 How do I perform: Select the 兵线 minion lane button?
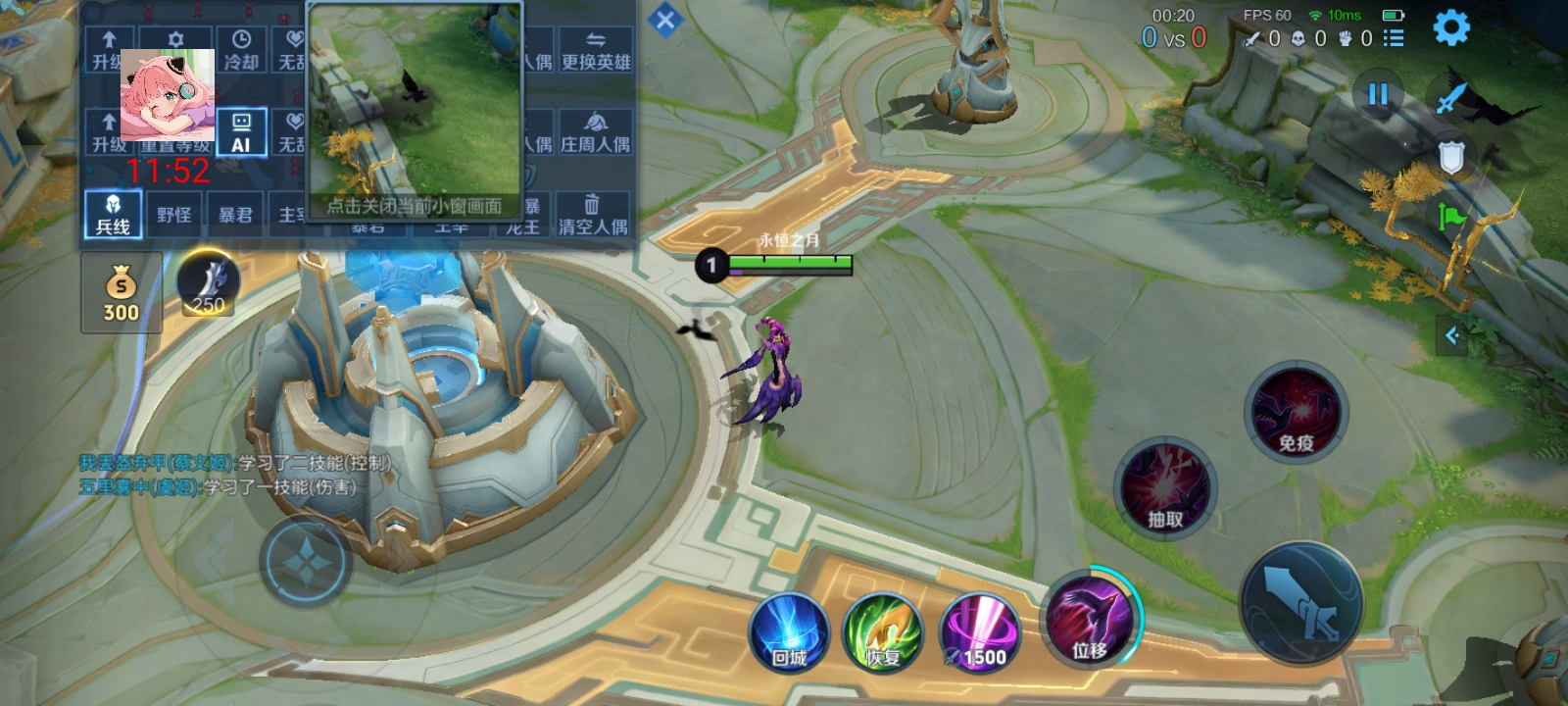tap(113, 215)
